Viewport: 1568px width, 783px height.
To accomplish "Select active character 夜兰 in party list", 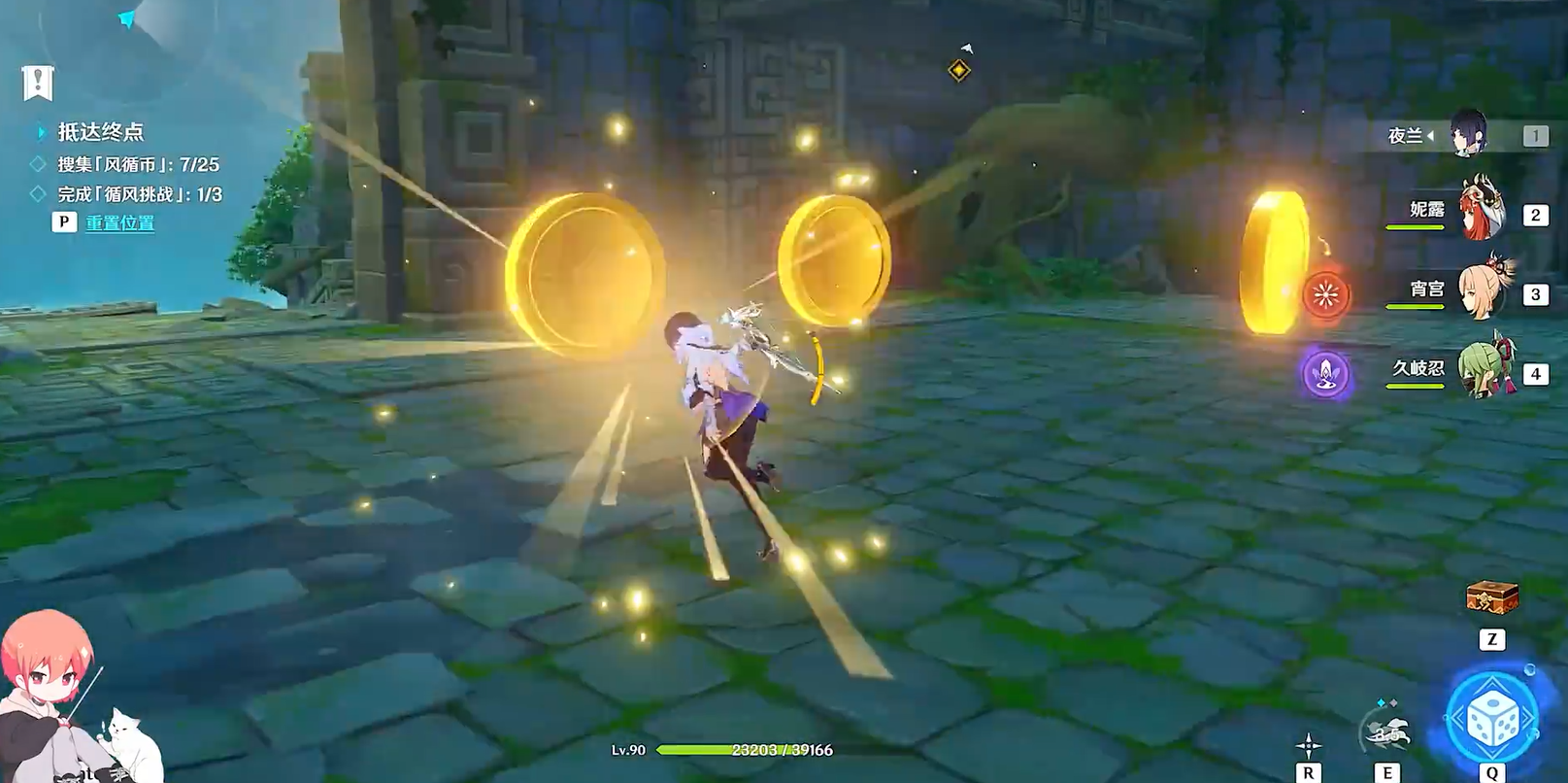I will coord(1469,134).
